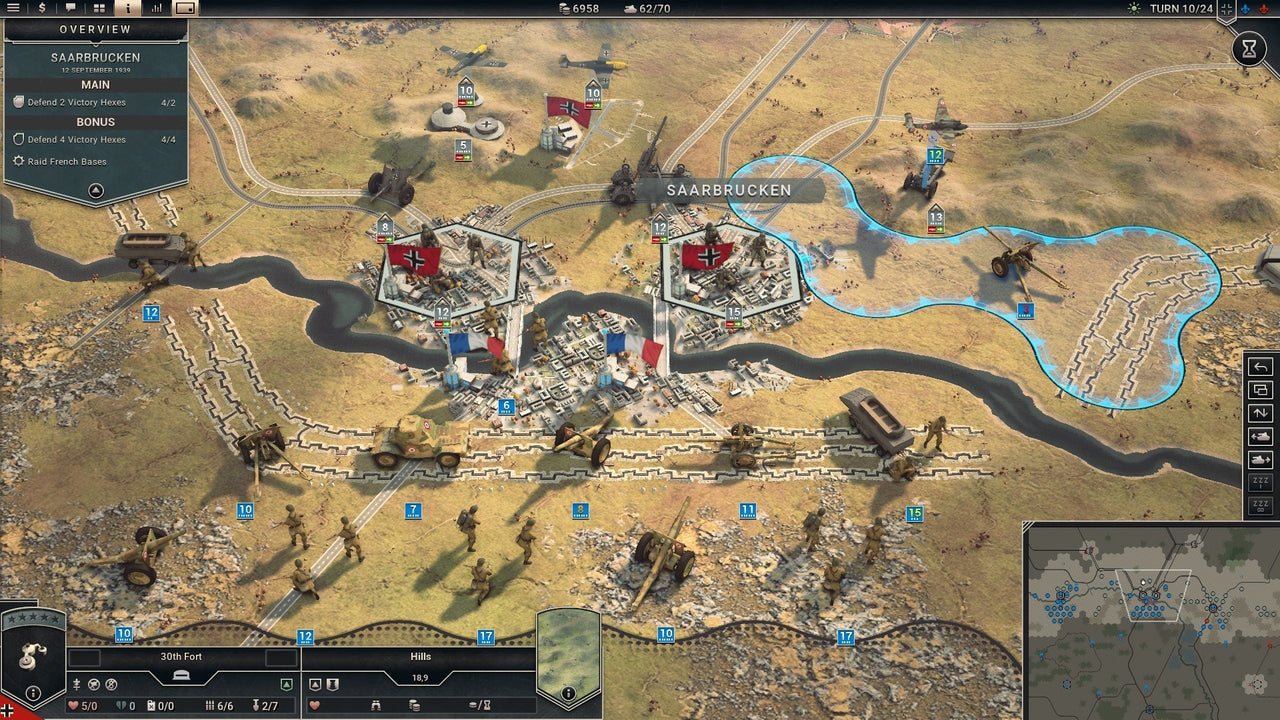This screenshot has width=1280, height=720.
Task: Select the highlighted info tab in the top bar
Action: click(x=128, y=8)
